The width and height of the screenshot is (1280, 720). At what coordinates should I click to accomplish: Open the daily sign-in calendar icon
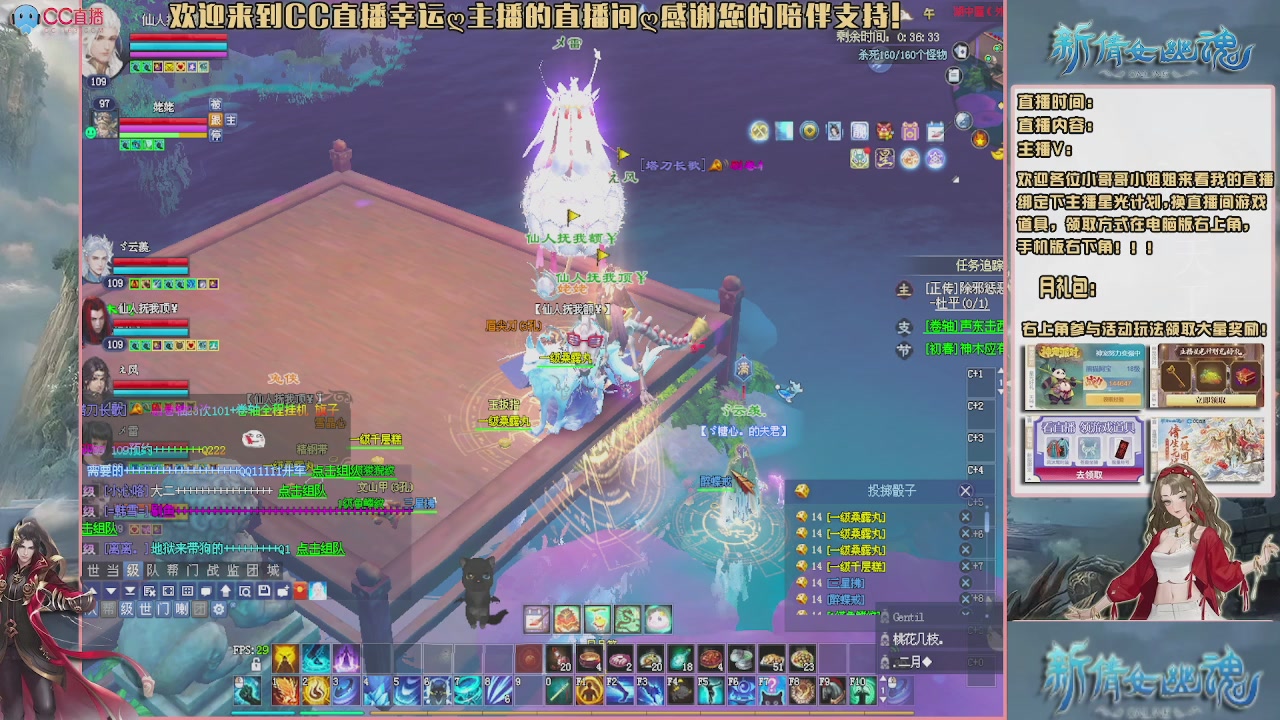click(x=935, y=133)
